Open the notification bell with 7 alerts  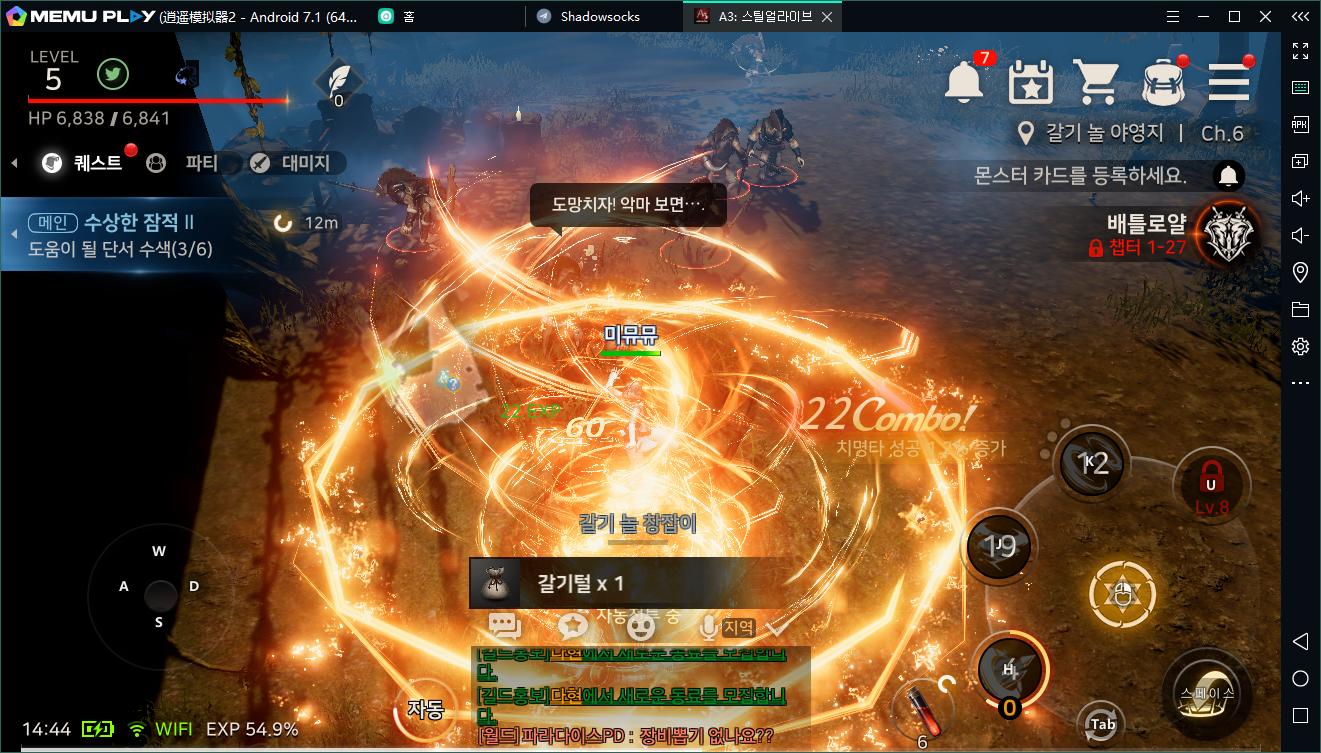pos(965,82)
